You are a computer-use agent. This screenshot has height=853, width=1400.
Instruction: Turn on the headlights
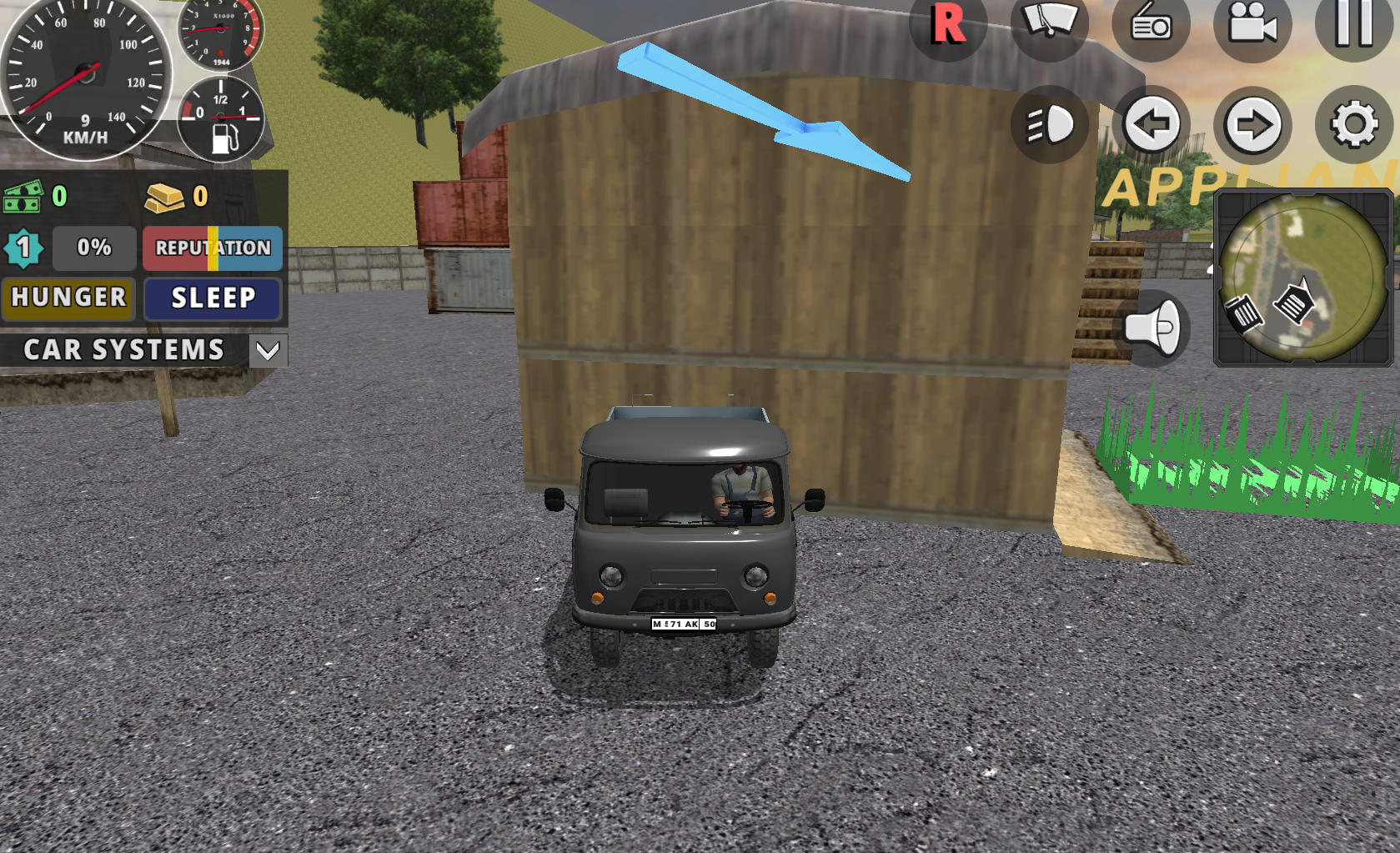(x=1049, y=123)
